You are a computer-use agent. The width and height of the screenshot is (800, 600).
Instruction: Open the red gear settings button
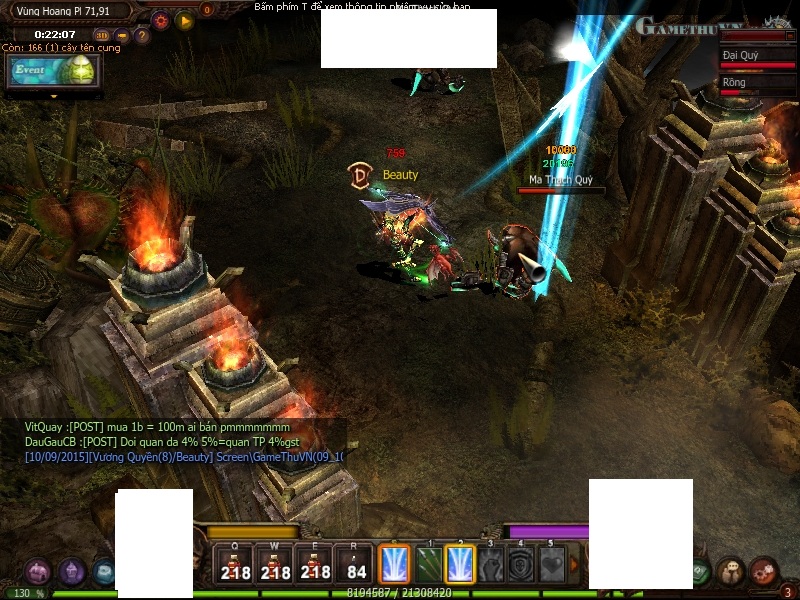click(160, 19)
